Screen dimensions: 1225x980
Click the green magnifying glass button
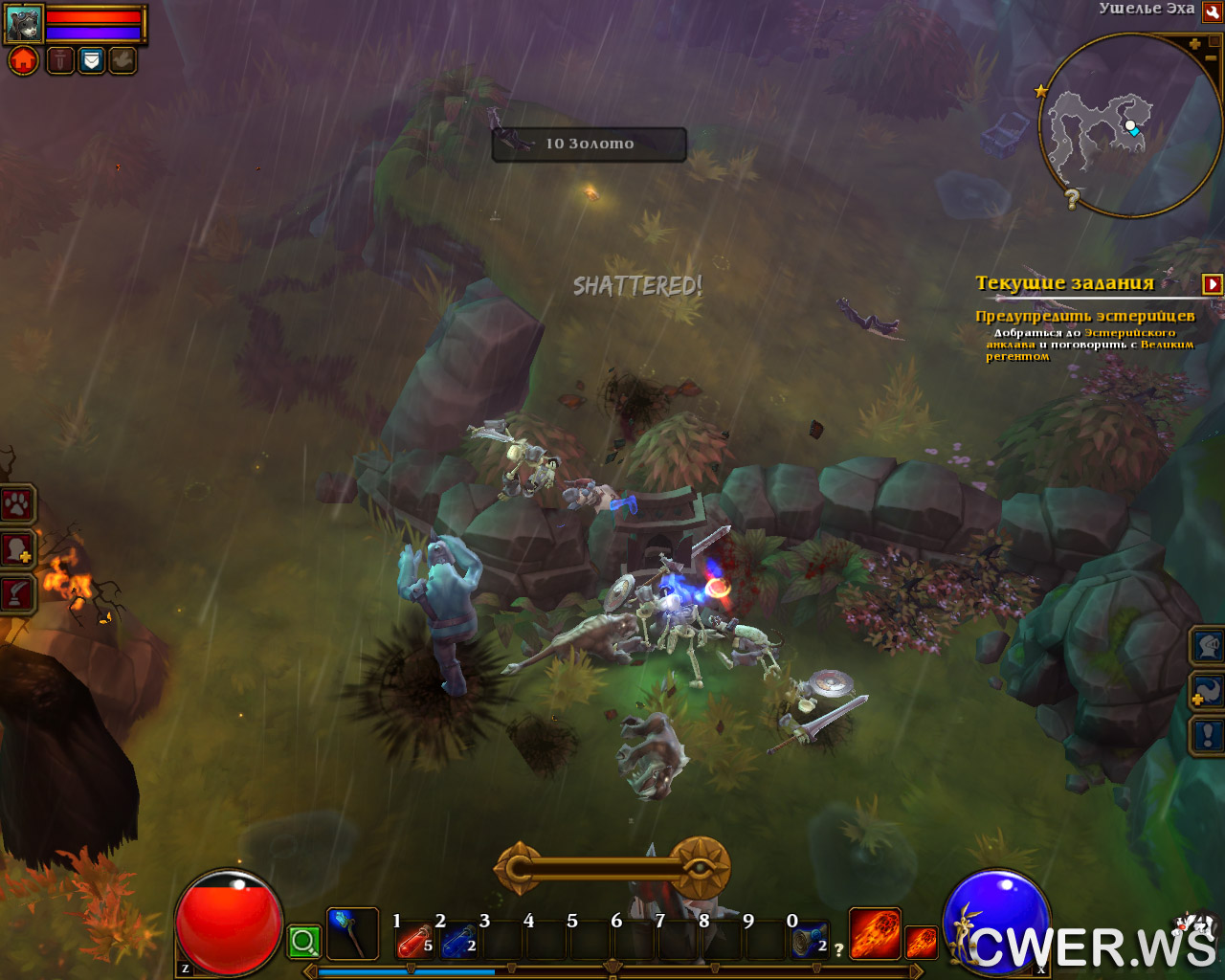click(304, 942)
